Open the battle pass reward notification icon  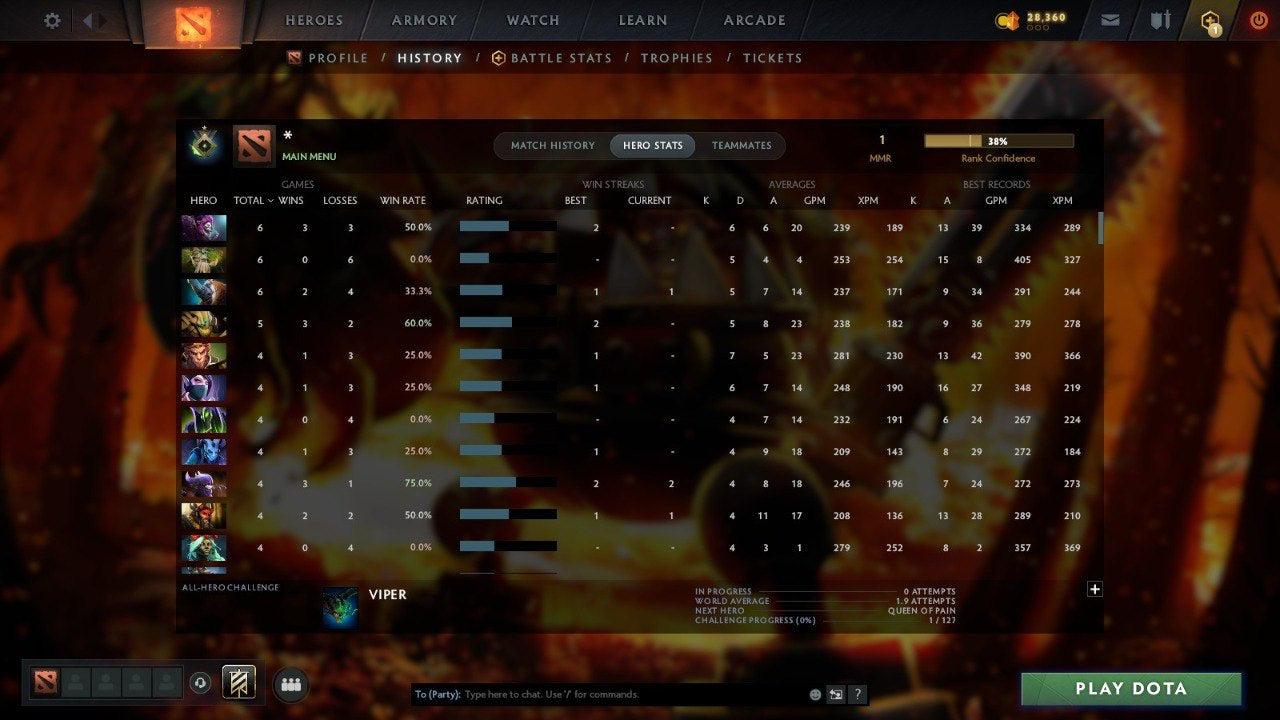pos(1210,19)
